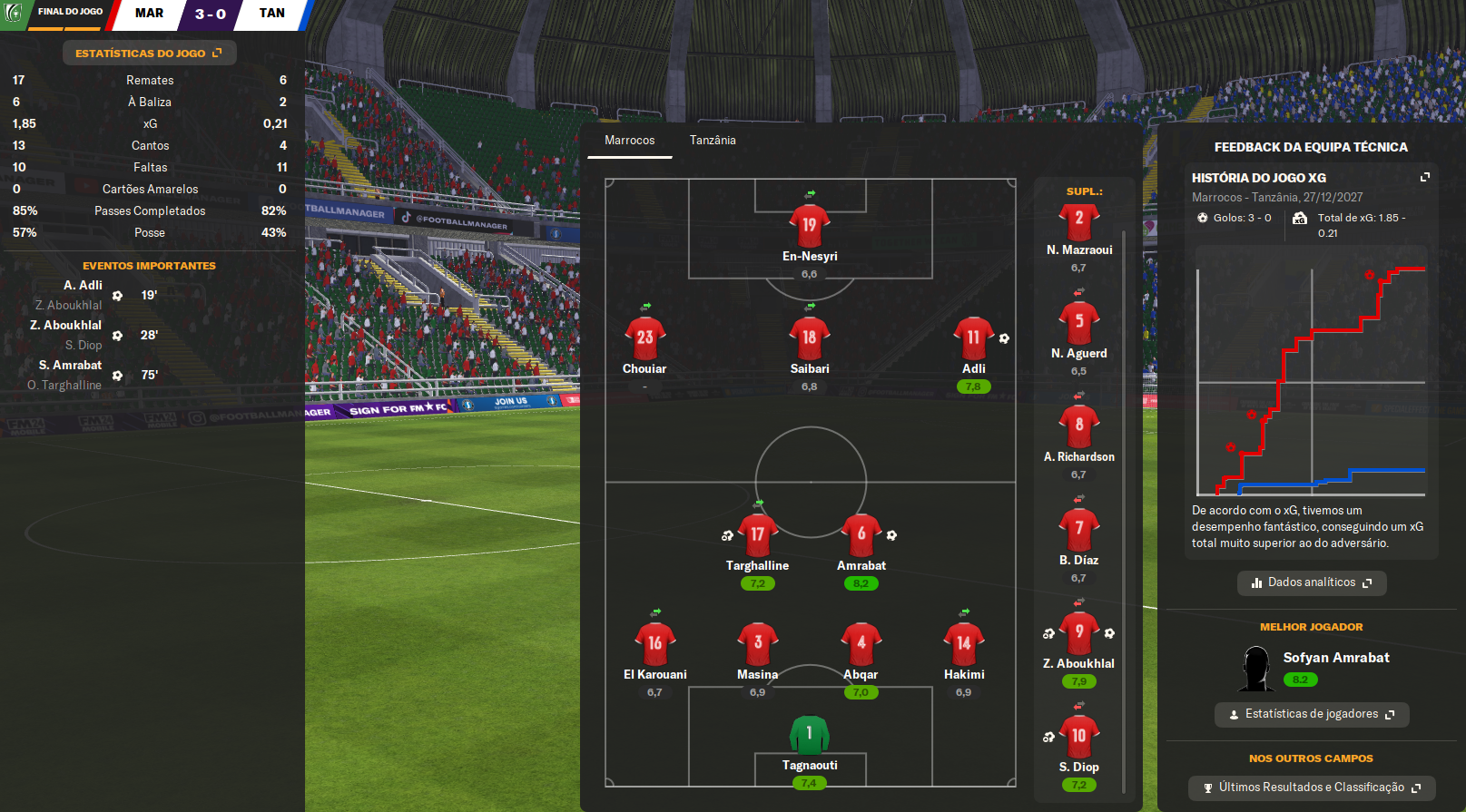This screenshot has width=1466, height=812.
Task: Click Chouiar's number 23 shirt
Action: [644, 338]
